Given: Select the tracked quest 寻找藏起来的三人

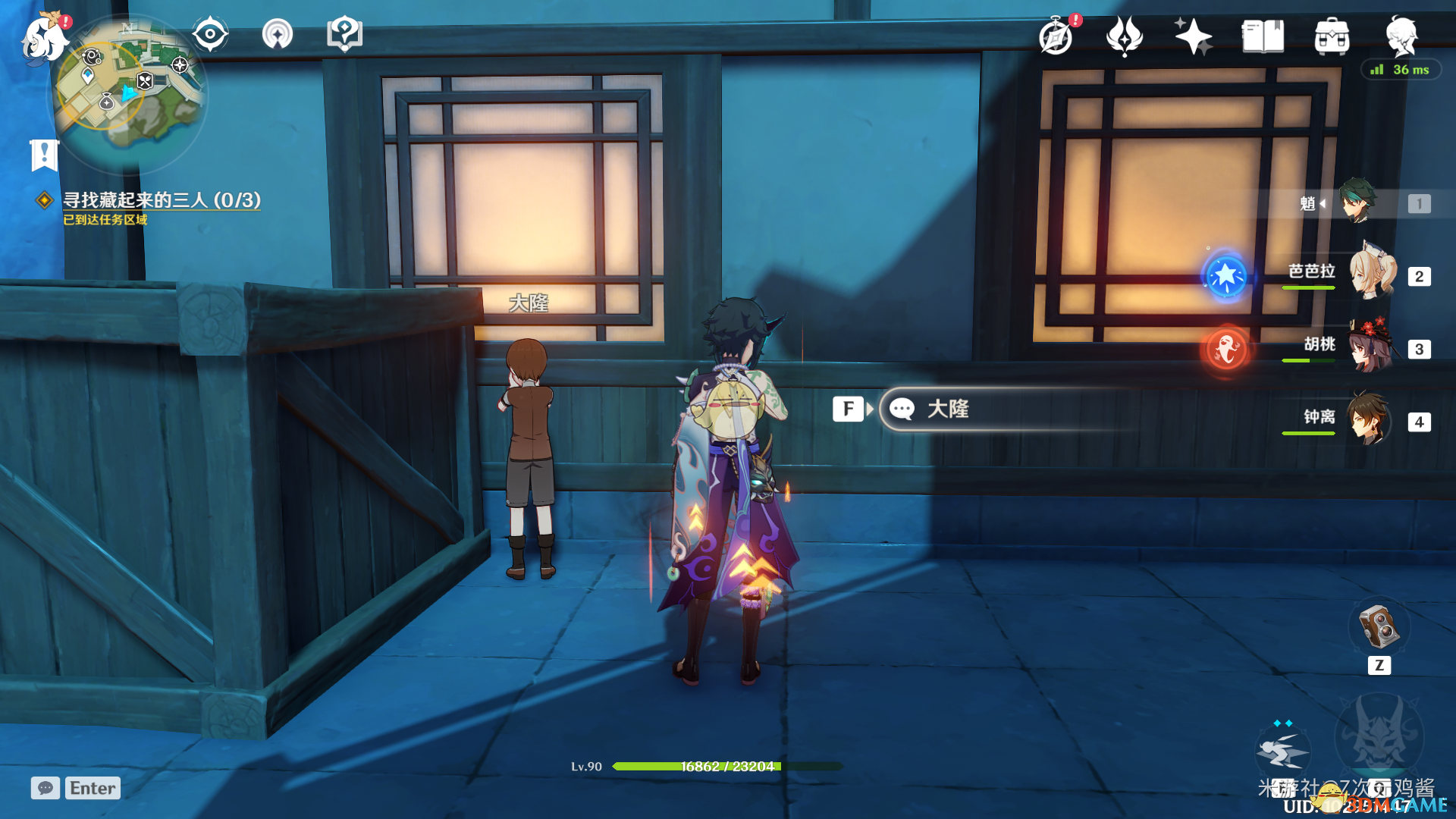Looking at the screenshot, I should point(161,200).
